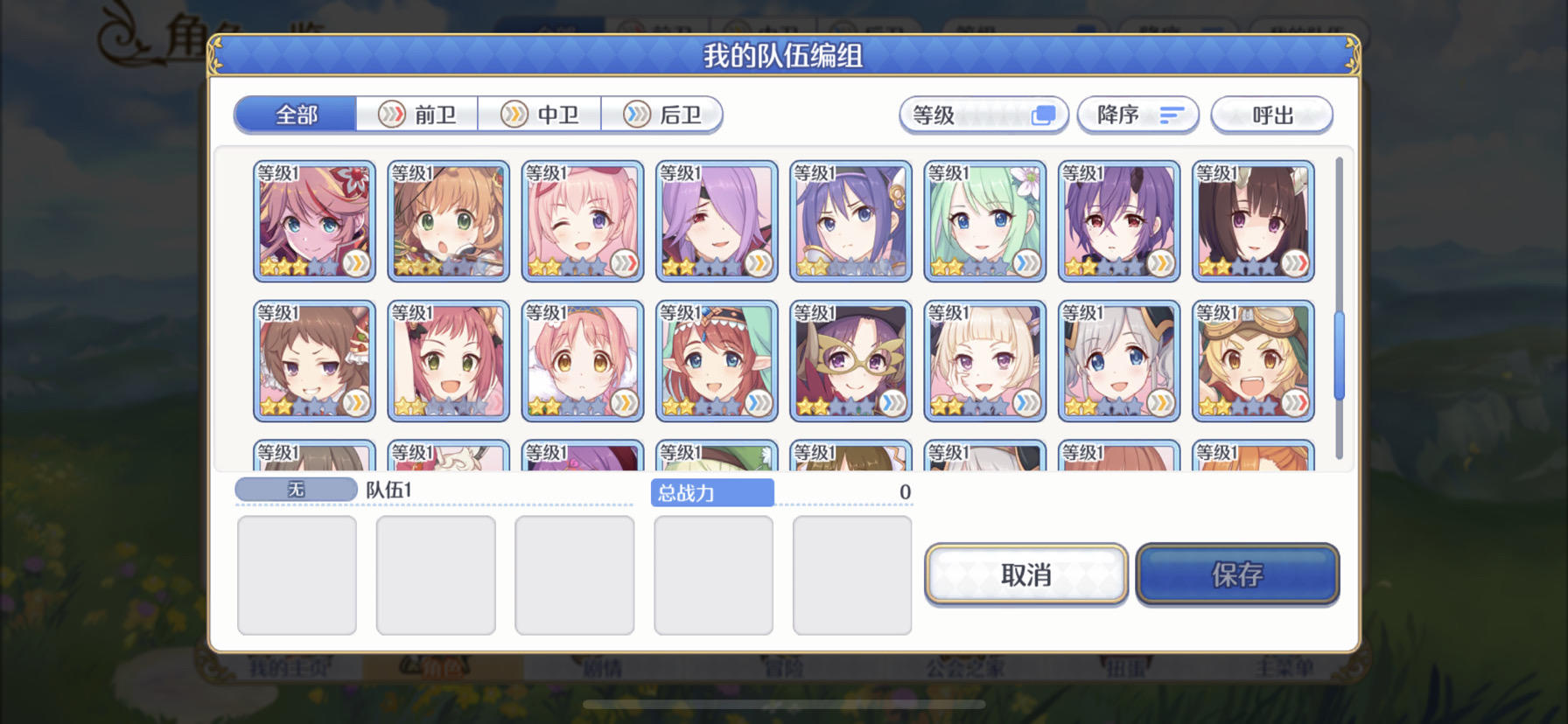Switch to the 全部 (All) tab
The image size is (1568, 724).
pyautogui.click(x=293, y=114)
